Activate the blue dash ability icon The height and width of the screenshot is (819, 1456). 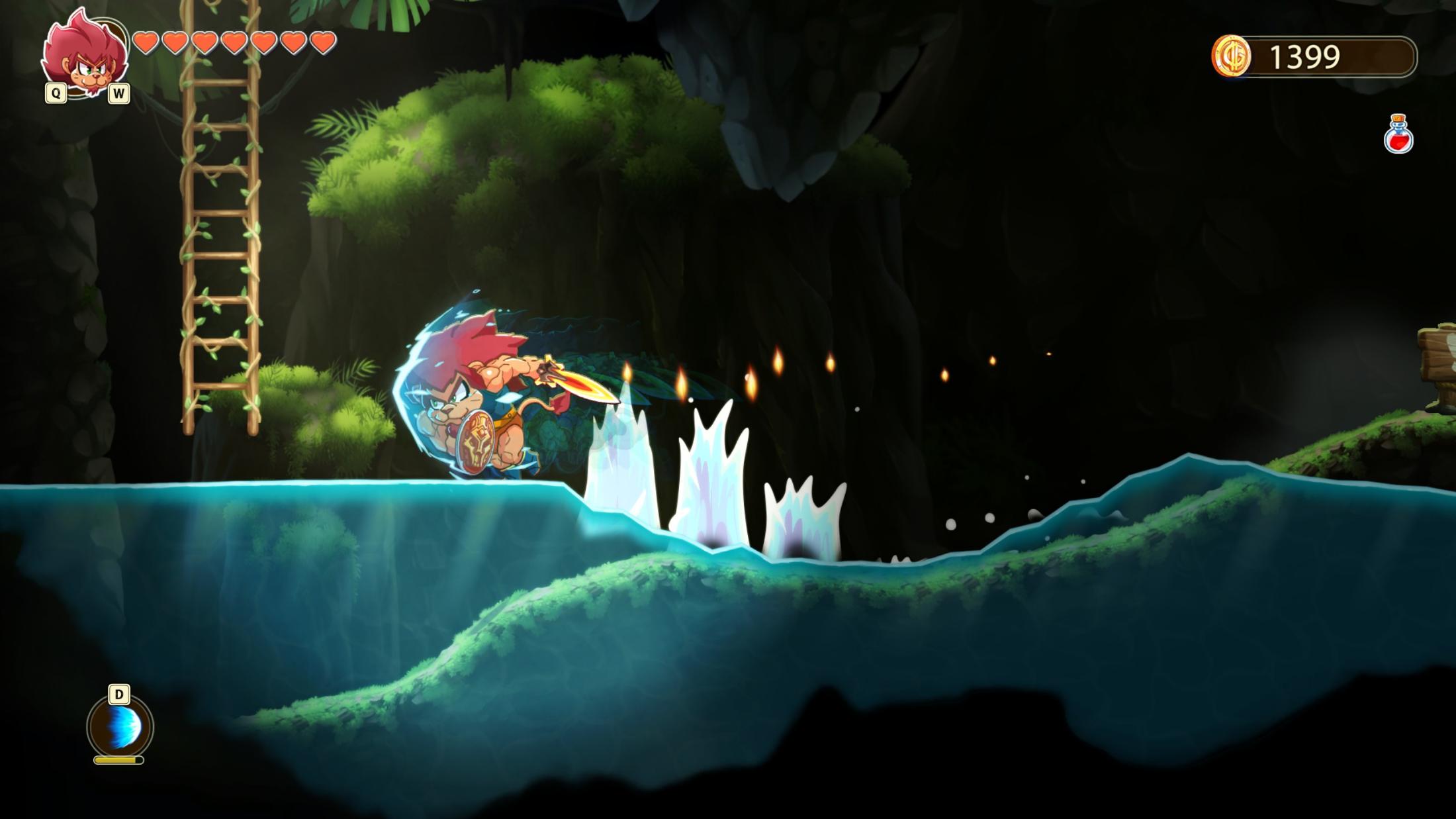(120, 726)
